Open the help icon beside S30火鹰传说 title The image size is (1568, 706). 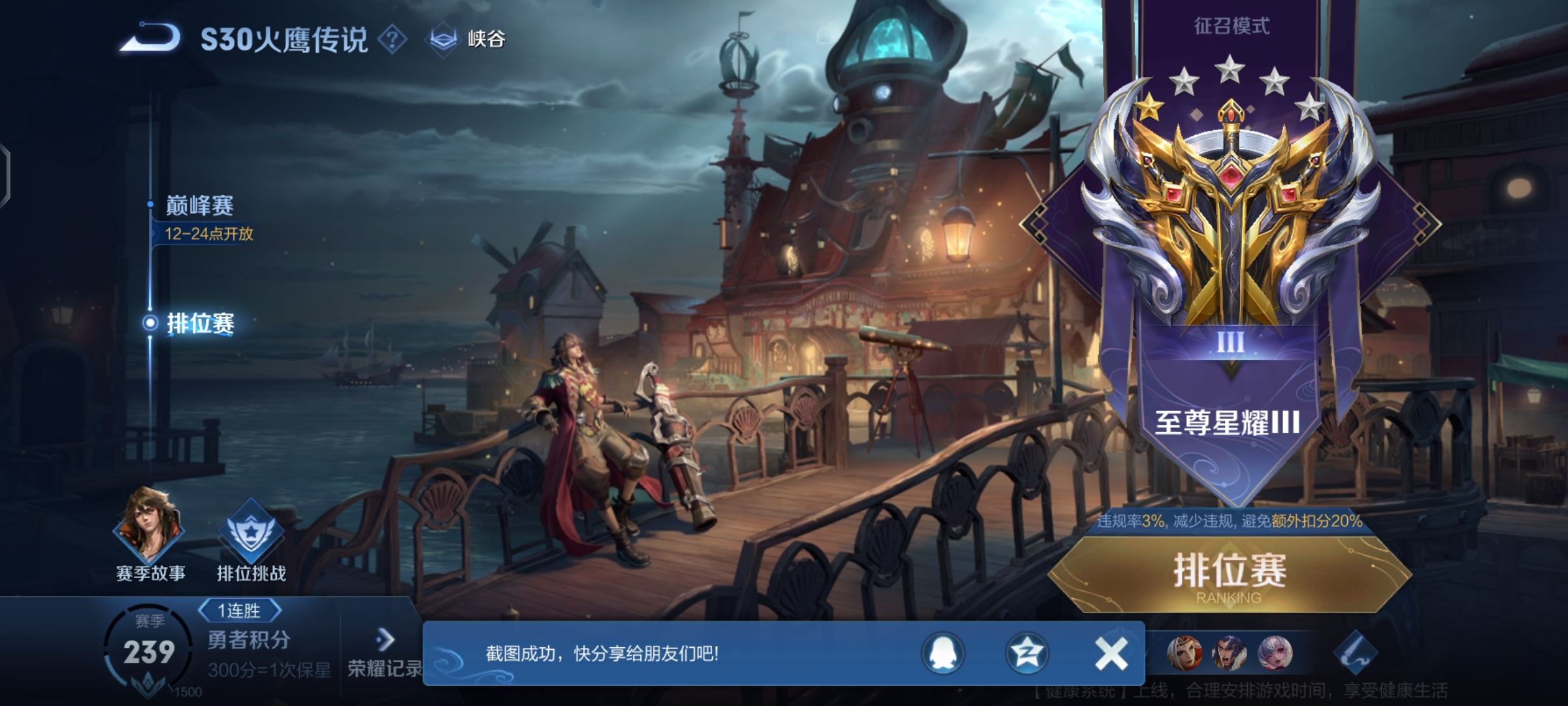click(x=392, y=41)
